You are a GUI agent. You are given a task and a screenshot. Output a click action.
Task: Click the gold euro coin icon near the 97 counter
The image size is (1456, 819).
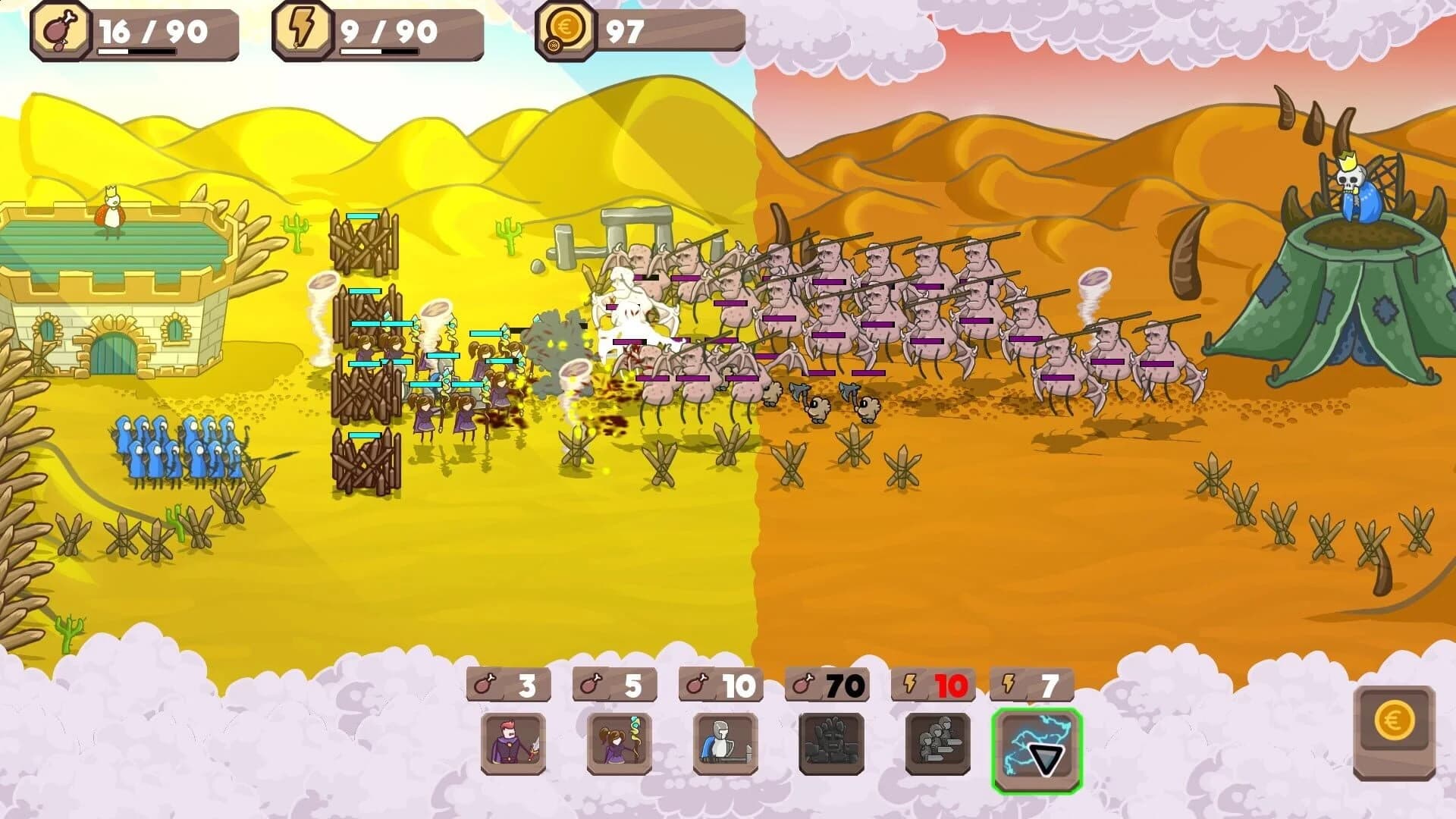pos(565,30)
